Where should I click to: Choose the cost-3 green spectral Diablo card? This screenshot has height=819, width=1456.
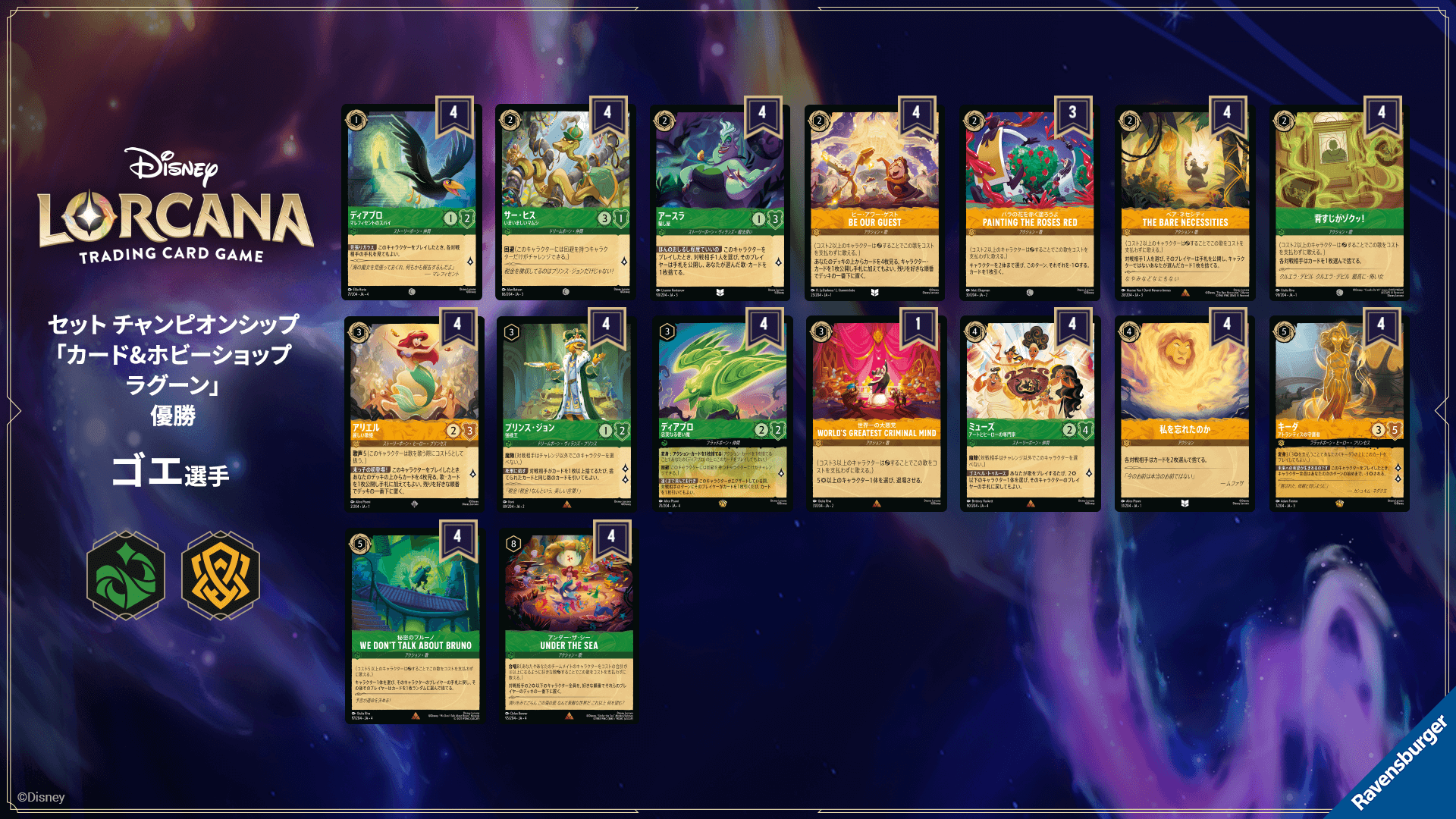coord(722,414)
